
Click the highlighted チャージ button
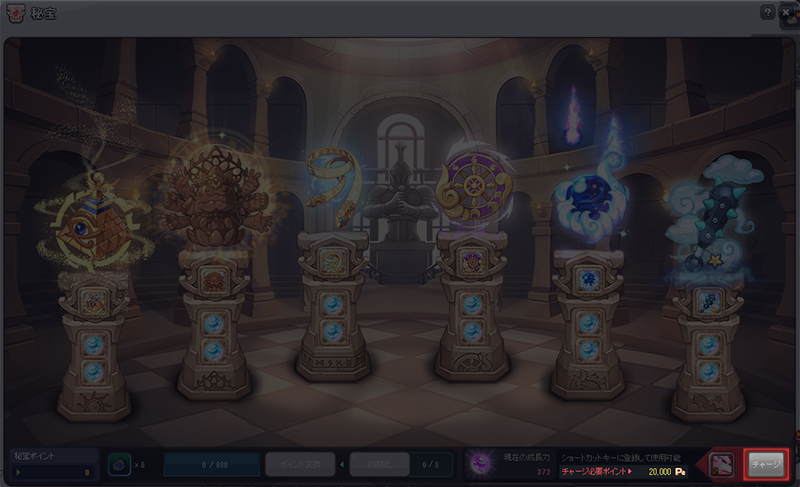[x=767, y=465]
